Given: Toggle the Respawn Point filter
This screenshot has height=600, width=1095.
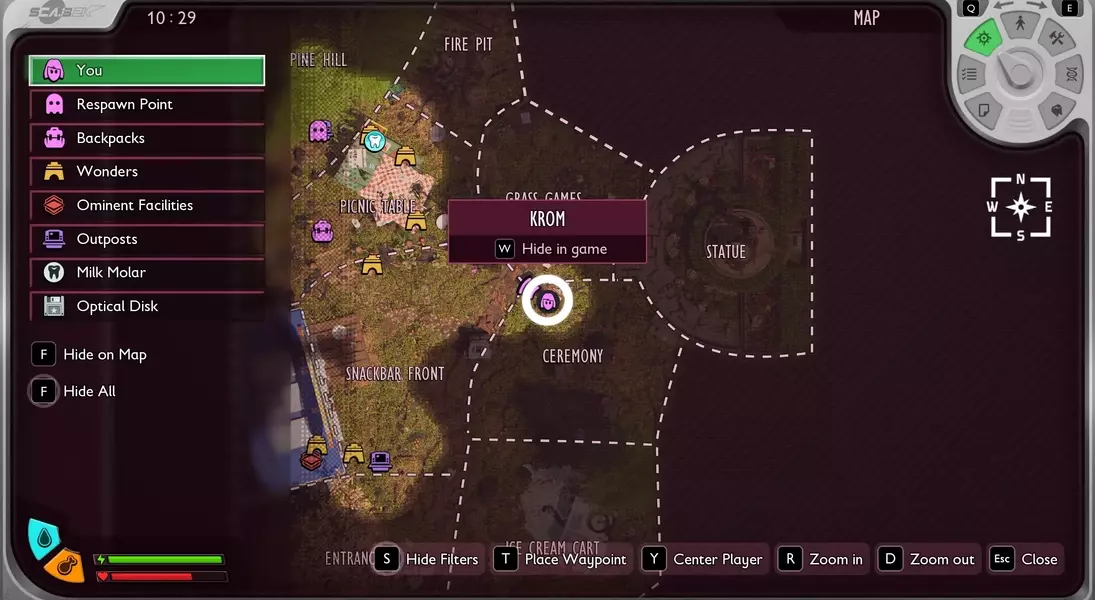Looking at the screenshot, I should coord(146,104).
